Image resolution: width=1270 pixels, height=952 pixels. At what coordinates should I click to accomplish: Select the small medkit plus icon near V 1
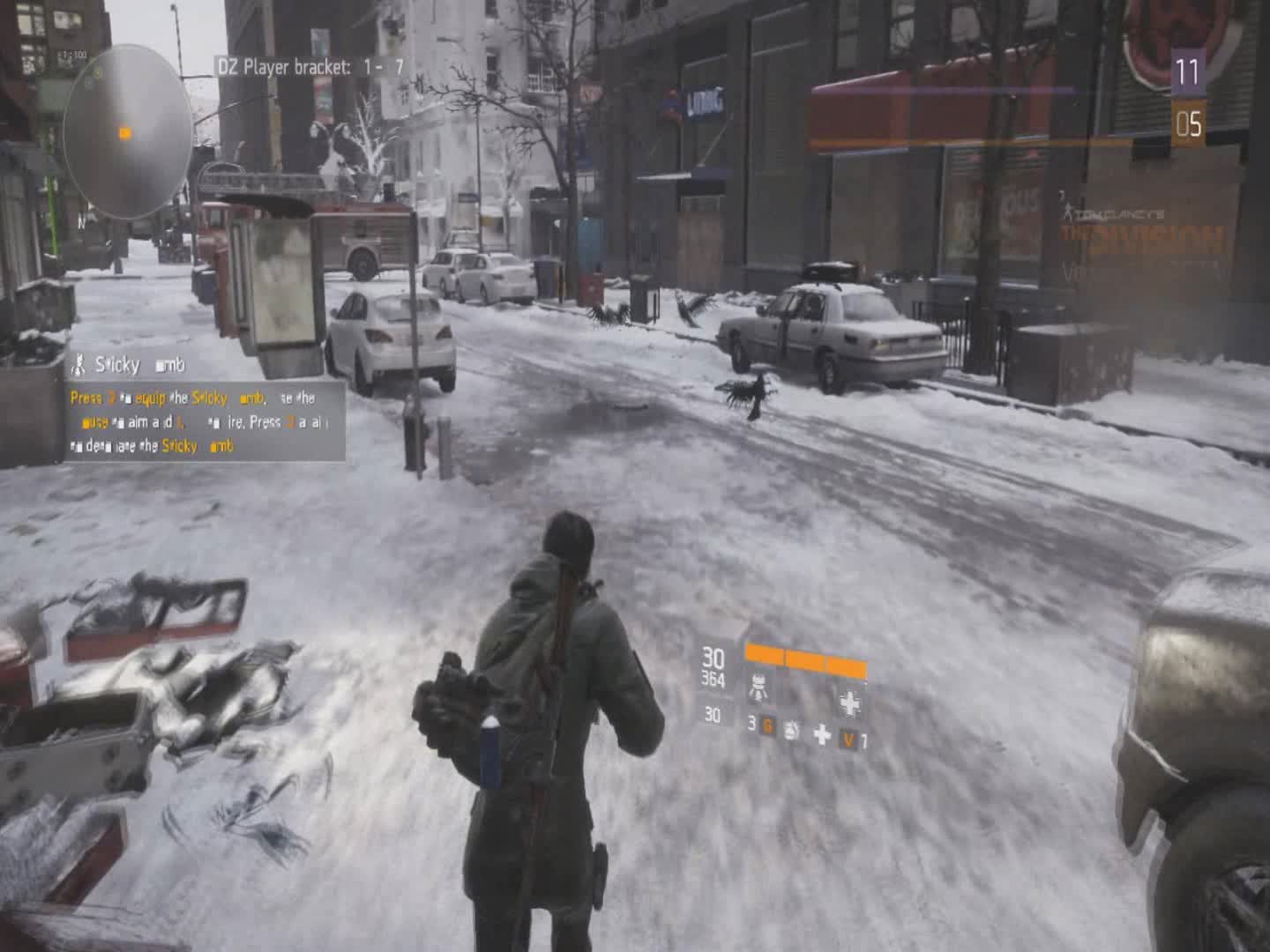pyautogui.click(x=823, y=734)
